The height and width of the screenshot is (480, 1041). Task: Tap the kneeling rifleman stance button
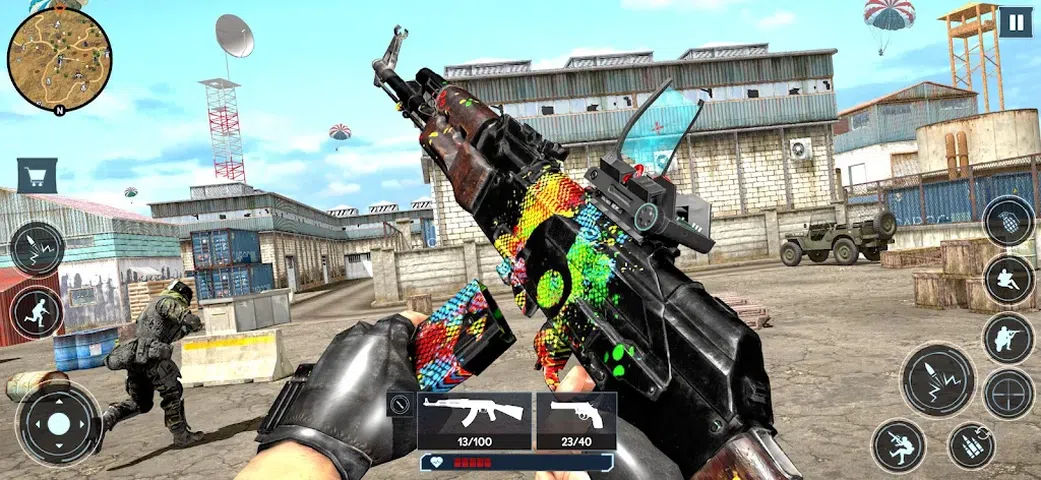(x=1008, y=338)
